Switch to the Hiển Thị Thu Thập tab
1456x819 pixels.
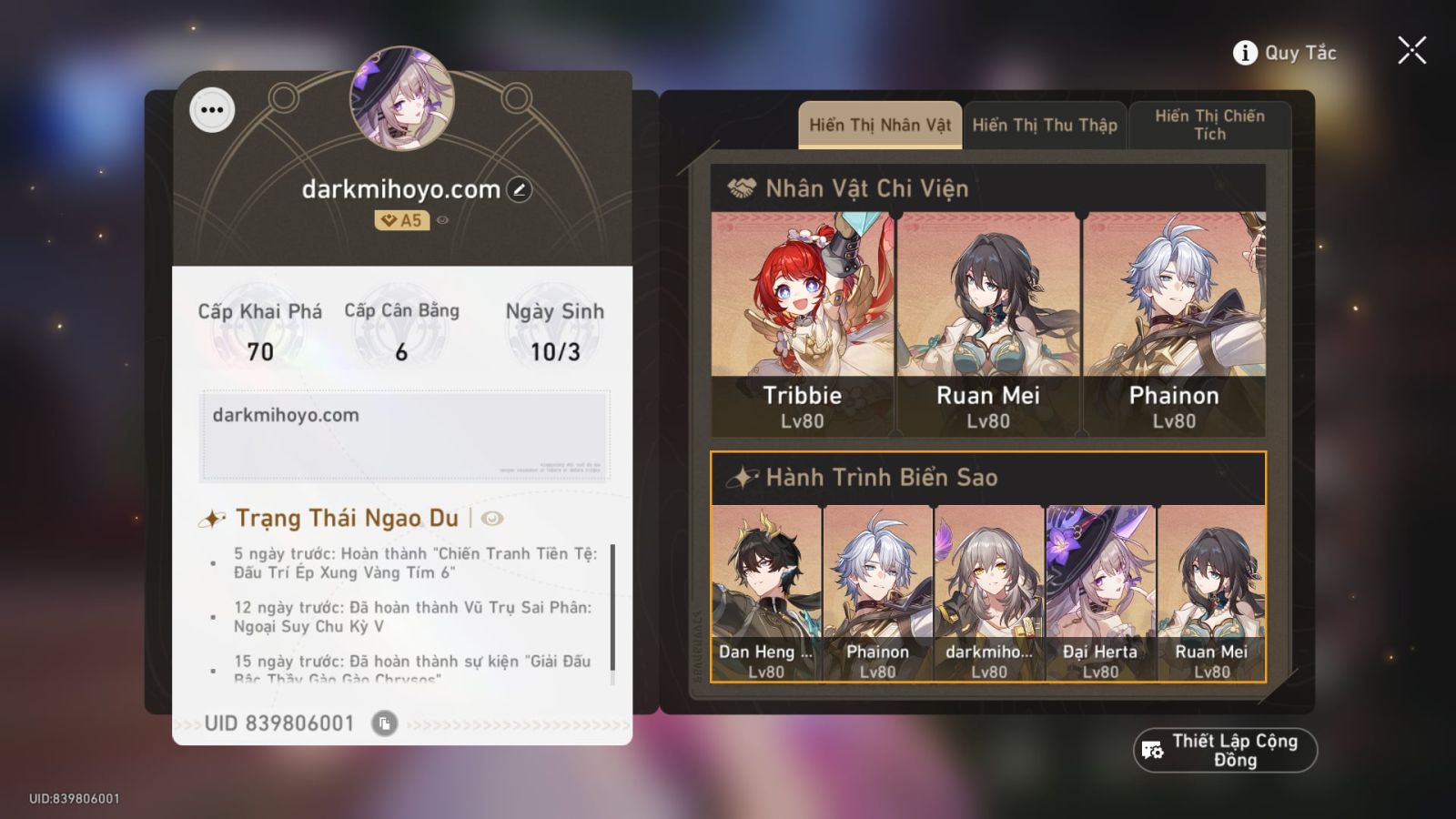pos(1045,123)
